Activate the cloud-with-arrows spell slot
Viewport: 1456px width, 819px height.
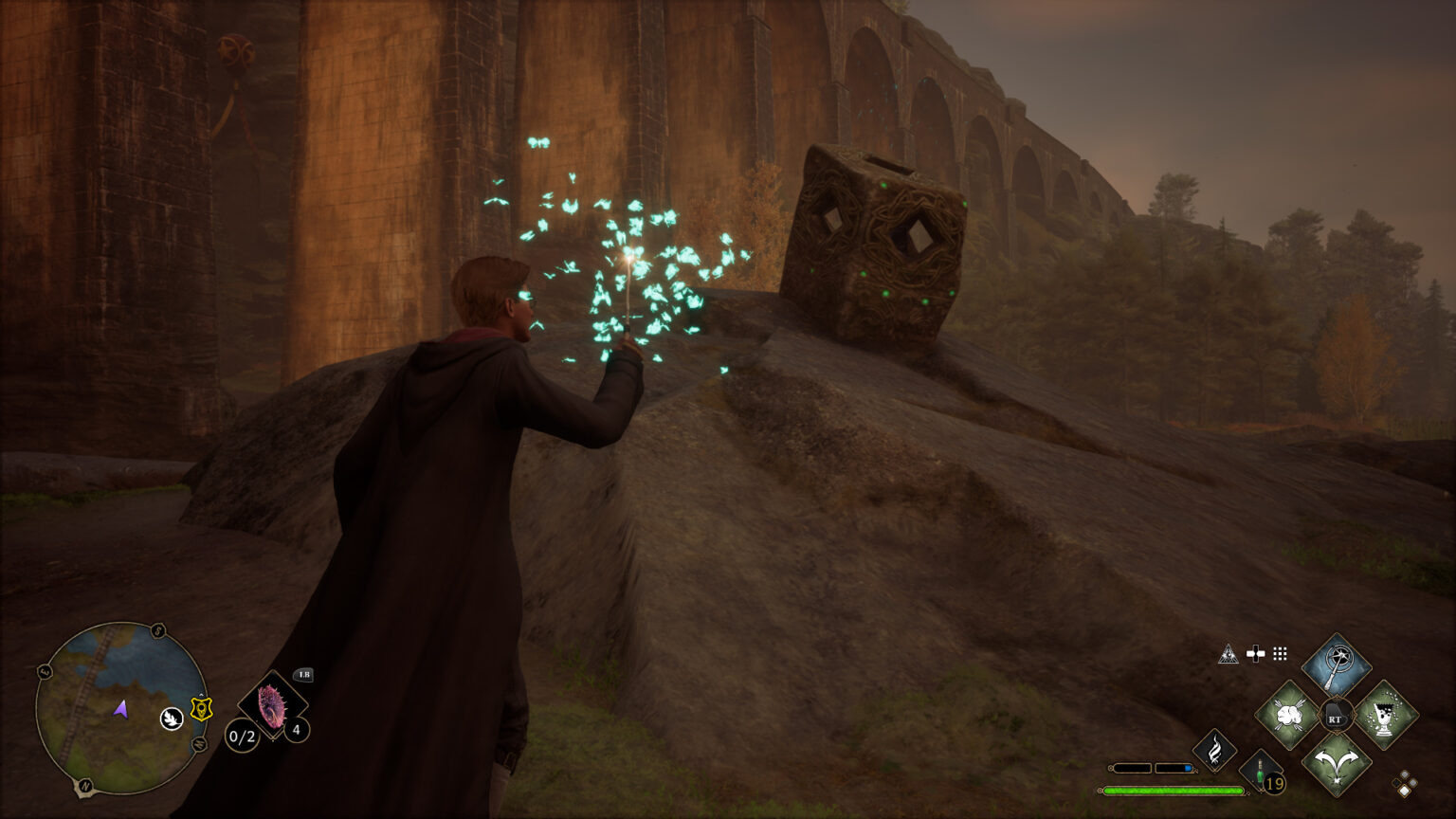1288,715
